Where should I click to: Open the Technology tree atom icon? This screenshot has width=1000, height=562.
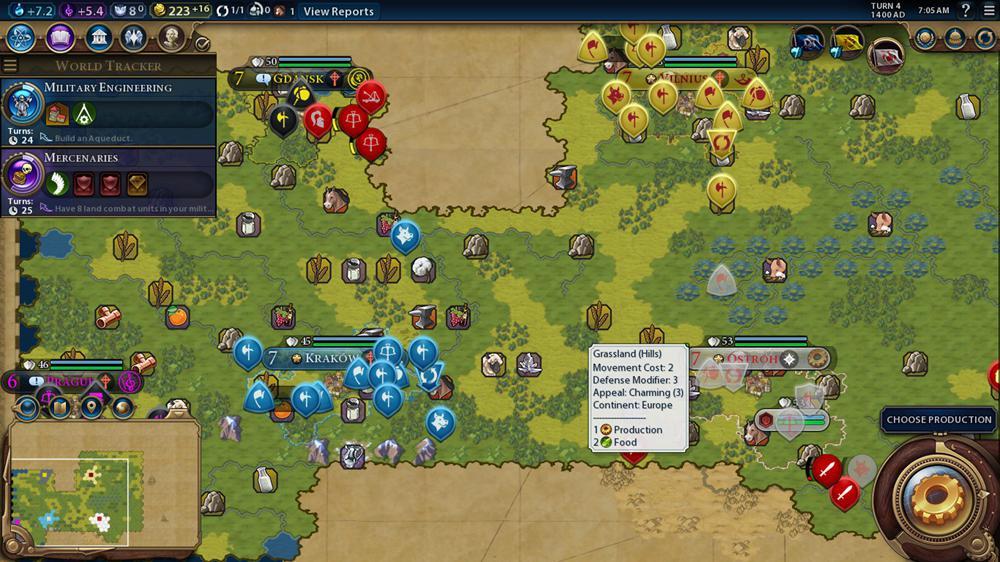tap(22, 39)
